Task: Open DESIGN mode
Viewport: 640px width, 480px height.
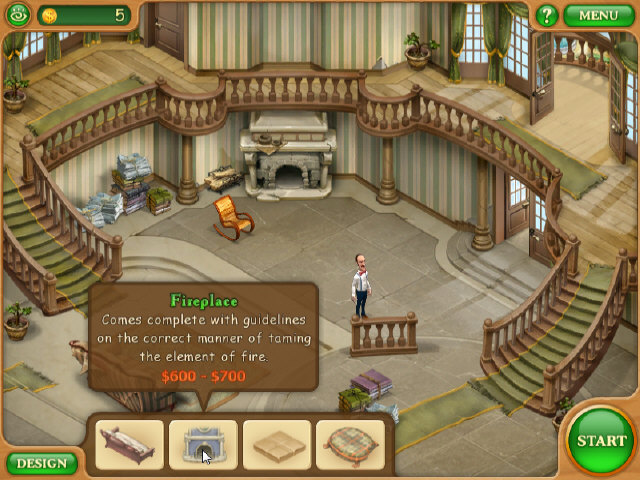Action: (x=41, y=463)
